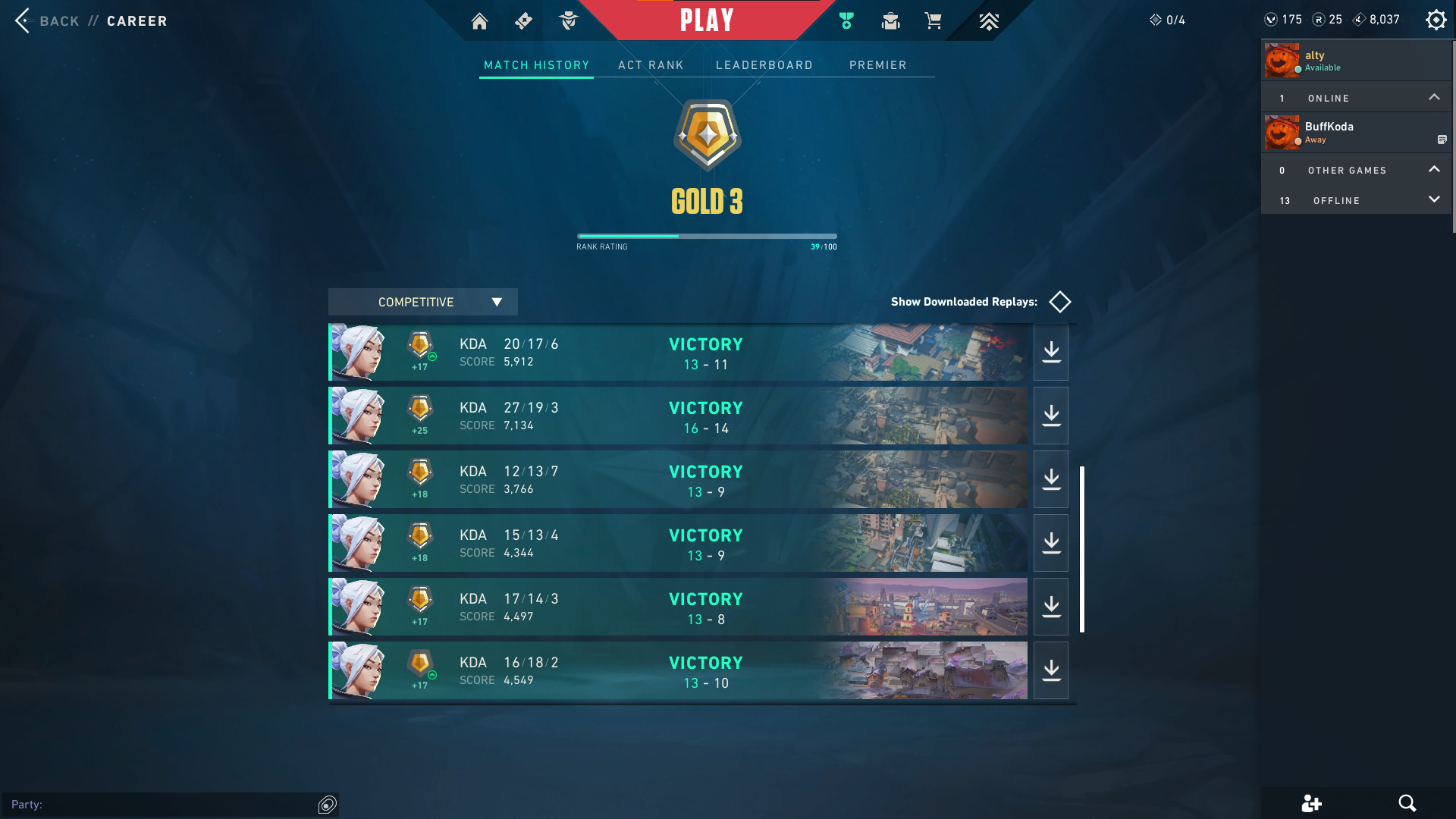This screenshot has width=1456, height=819.
Task: Download the replay for the 16-14 victory
Action: pos(1050,415)
